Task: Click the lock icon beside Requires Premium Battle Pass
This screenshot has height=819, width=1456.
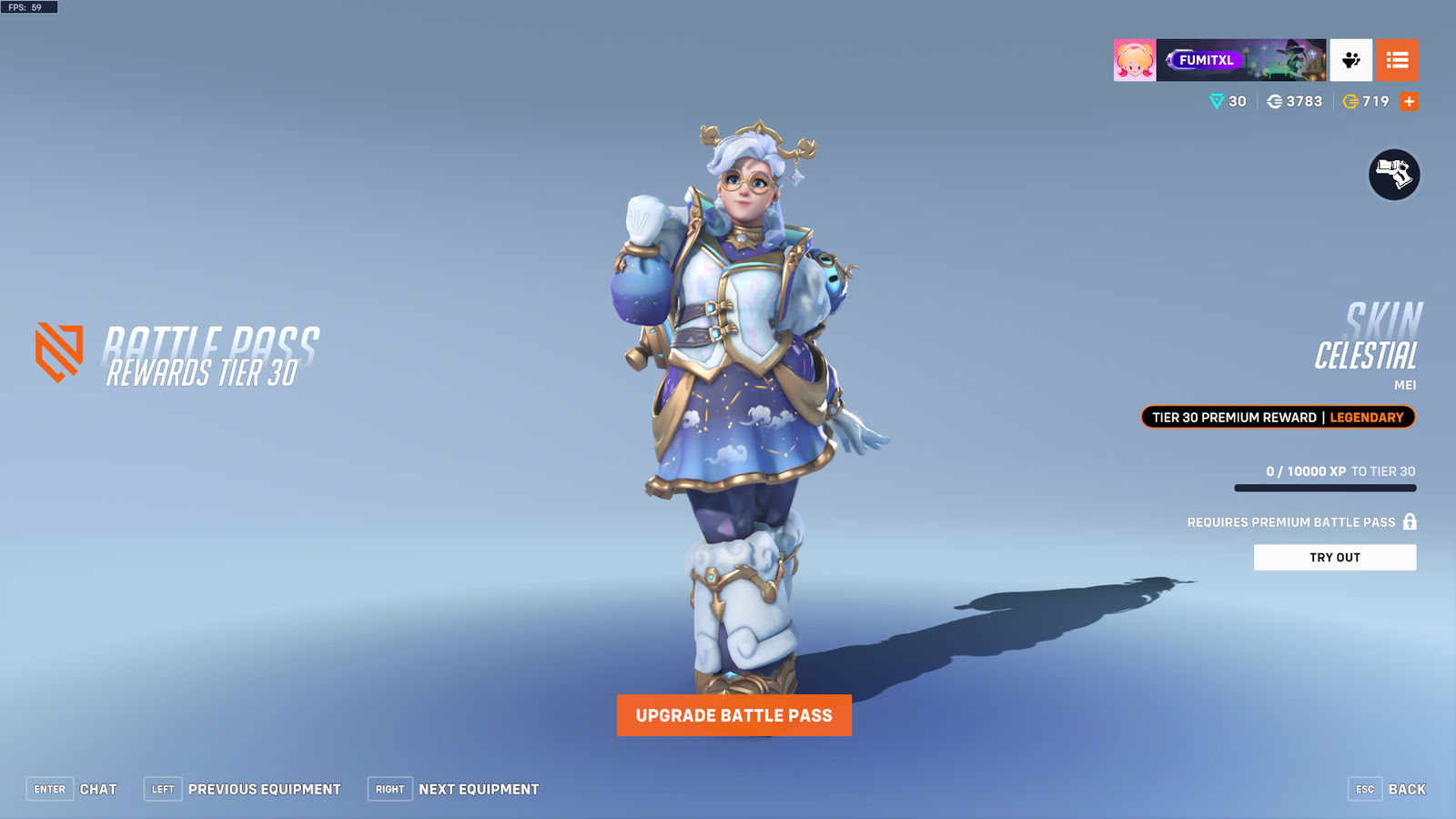Action: pyautogui.click(x=1408, y=521)
